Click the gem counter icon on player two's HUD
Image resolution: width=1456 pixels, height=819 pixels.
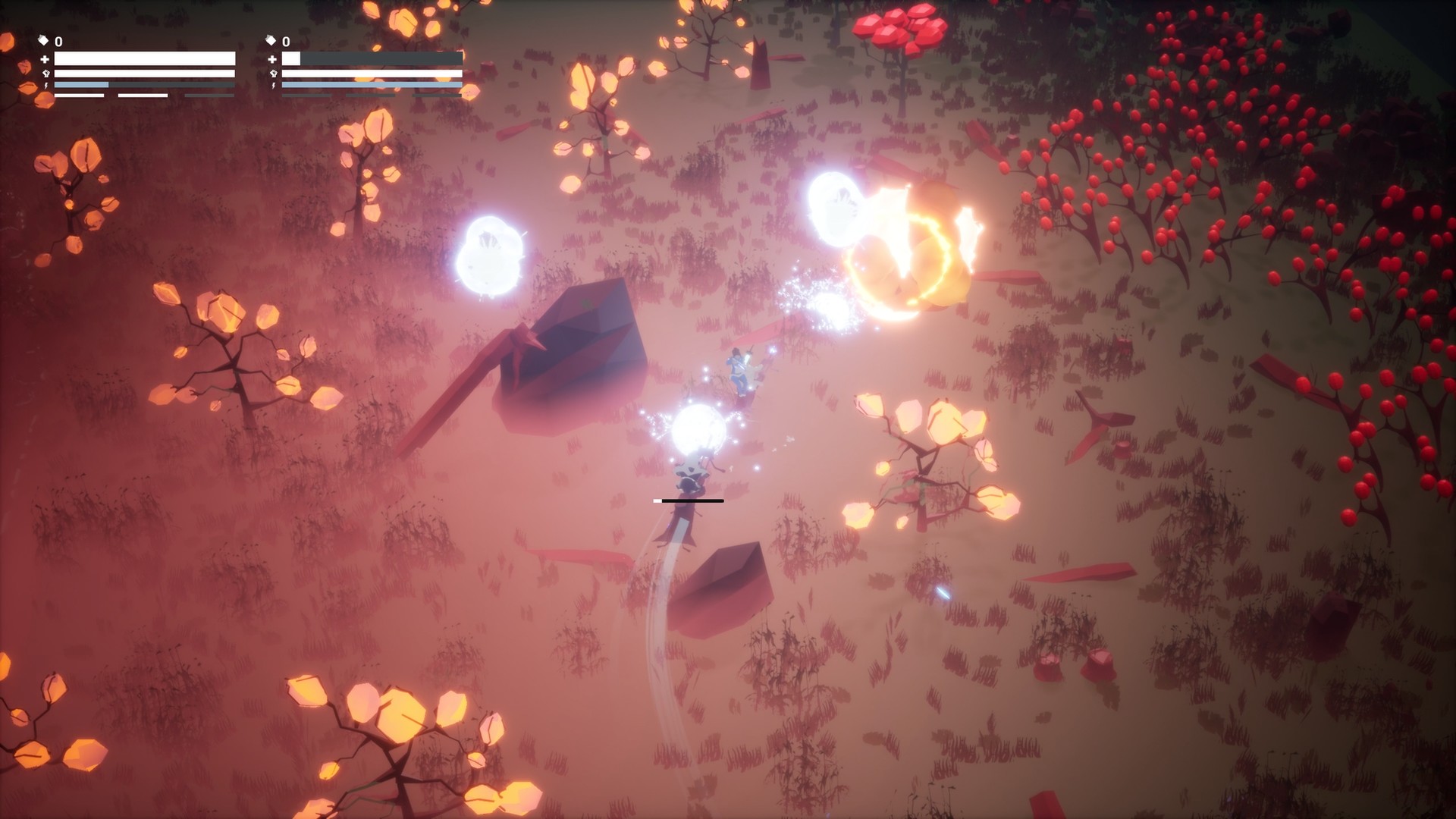click(270, 39)
